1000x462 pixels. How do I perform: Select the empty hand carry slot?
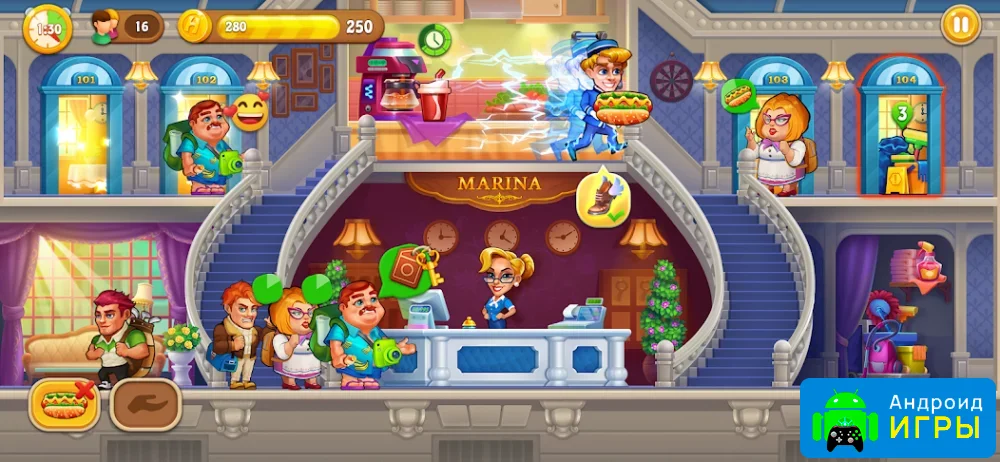click(144, 404)
